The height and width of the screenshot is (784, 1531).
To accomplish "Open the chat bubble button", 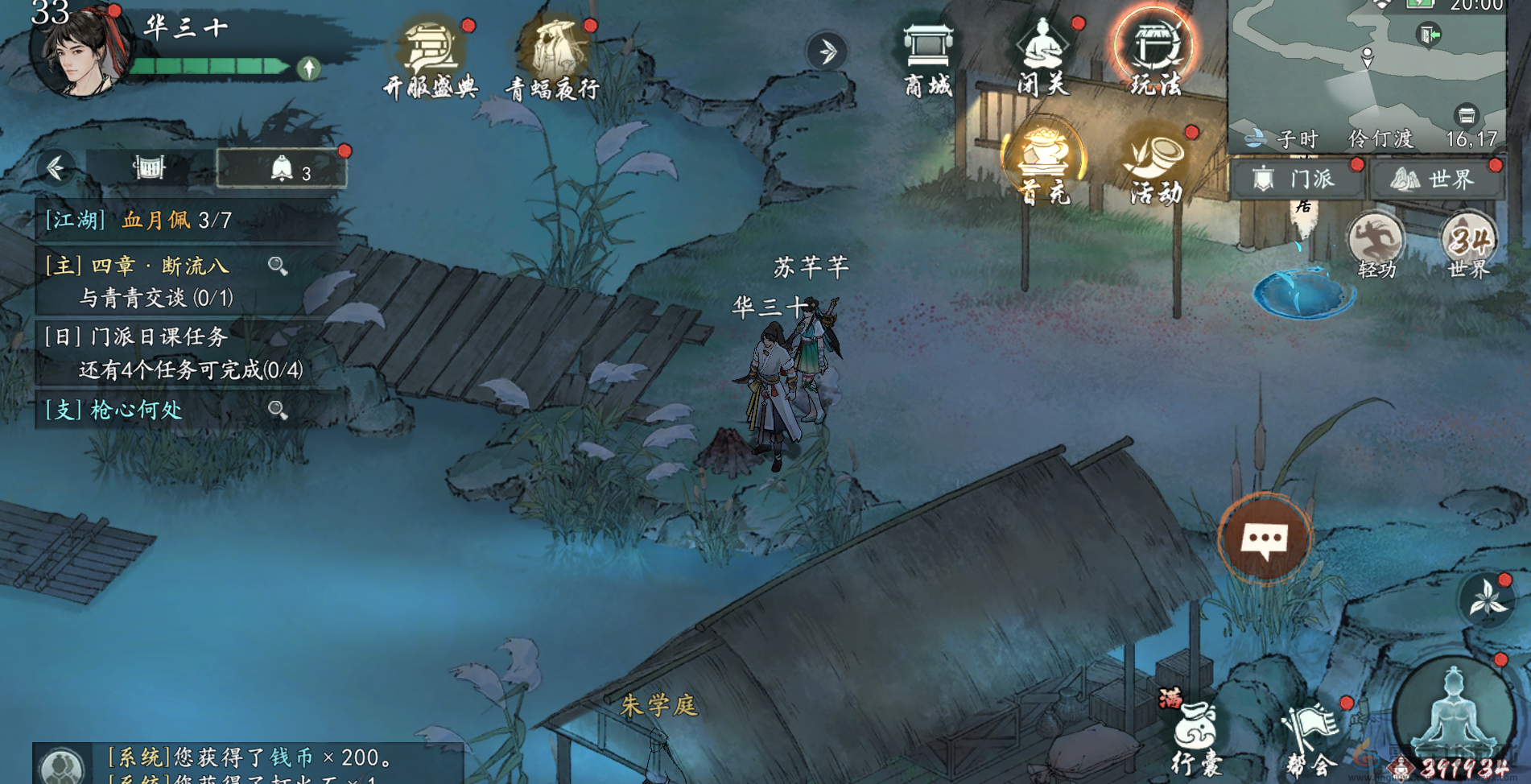I will pos(1265,538).
